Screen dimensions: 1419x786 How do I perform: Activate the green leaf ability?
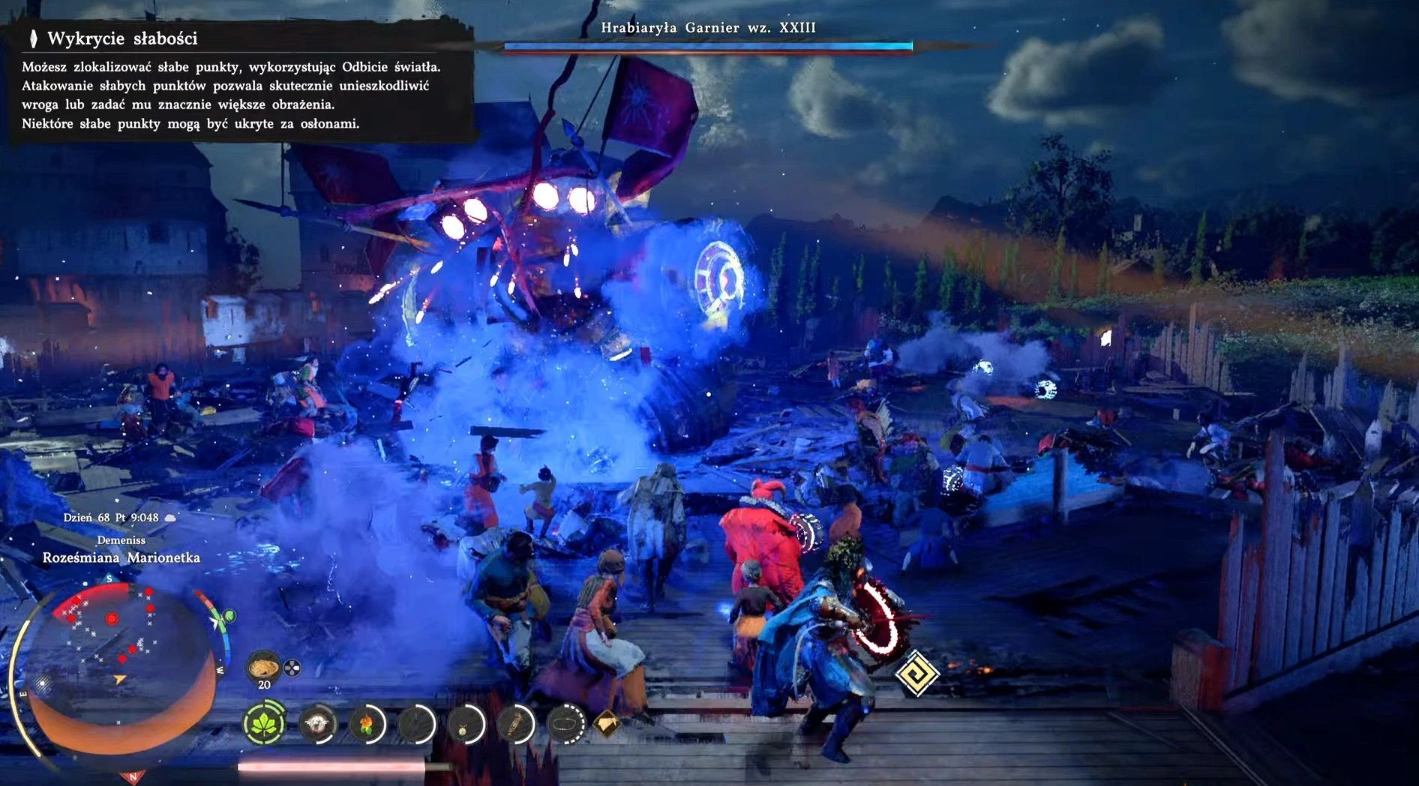(x=264, y=723)
